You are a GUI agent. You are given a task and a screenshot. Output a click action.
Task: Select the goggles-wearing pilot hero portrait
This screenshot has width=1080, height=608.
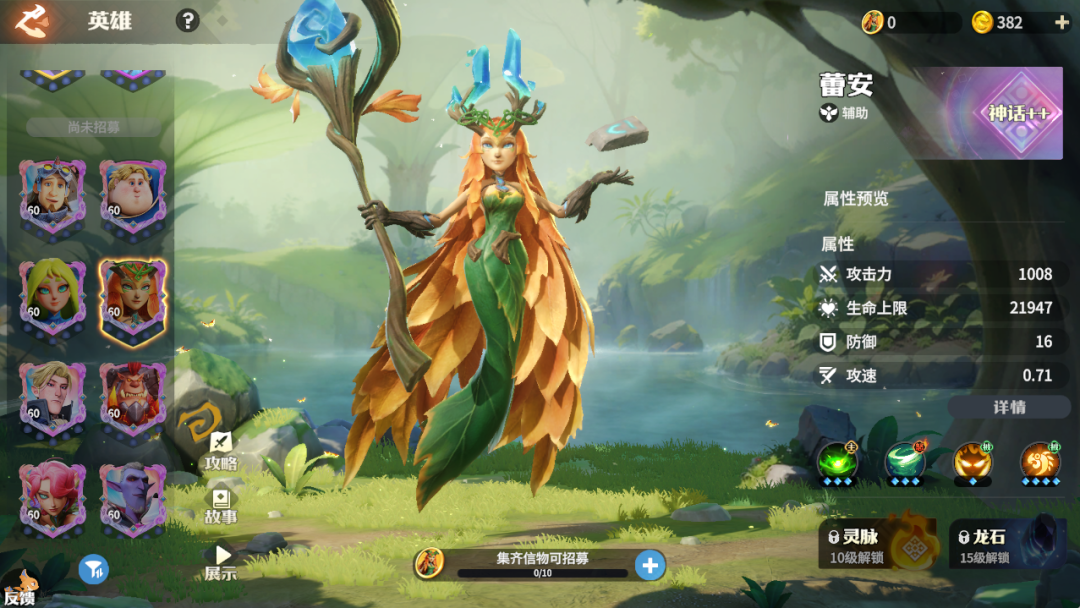tap(52, 194)
